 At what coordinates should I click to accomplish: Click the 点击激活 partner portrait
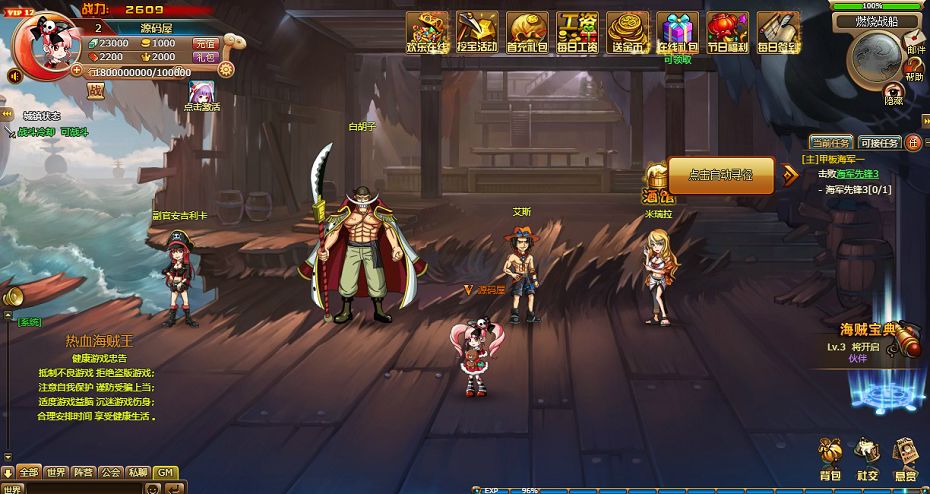tap(204, 95)
